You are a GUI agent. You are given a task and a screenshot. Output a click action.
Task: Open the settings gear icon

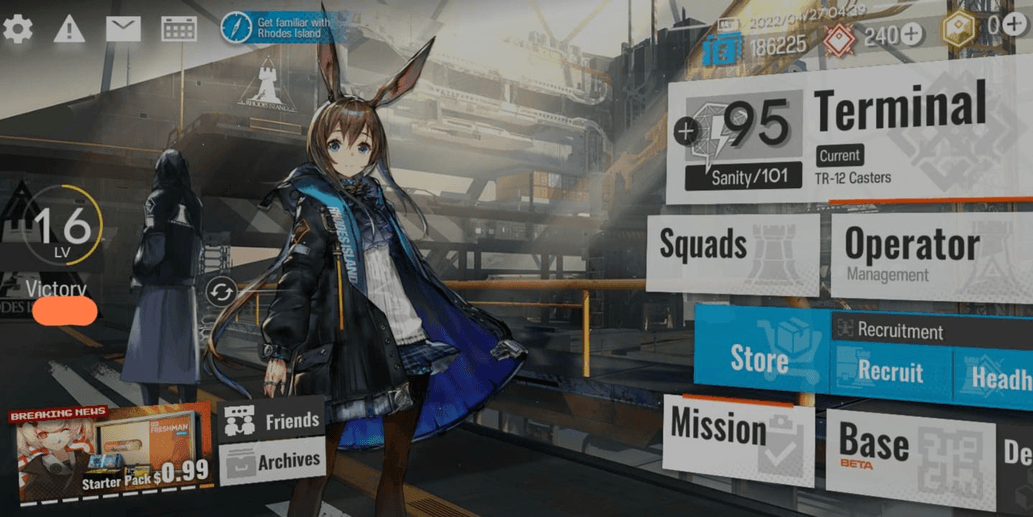[x=18, y=29]
